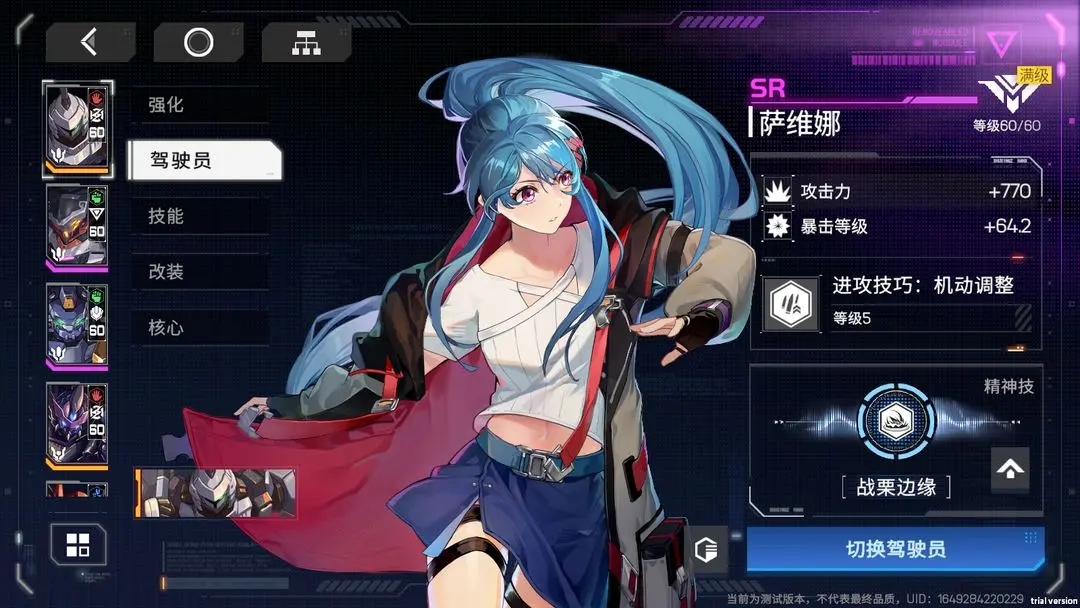Screen dimensions: 1080x608
Task: View the 进攻技巧：机动调整 skill
Action: [896, 301]
